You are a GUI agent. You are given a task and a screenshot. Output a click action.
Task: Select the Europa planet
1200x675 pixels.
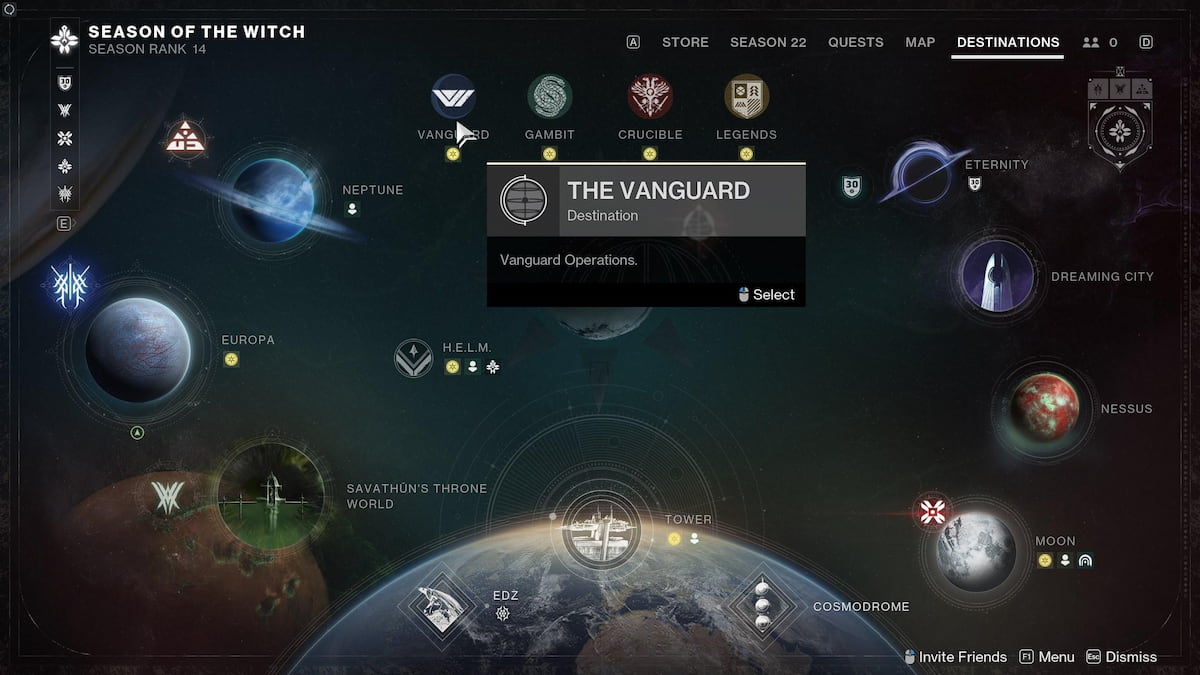pos(137,349)
